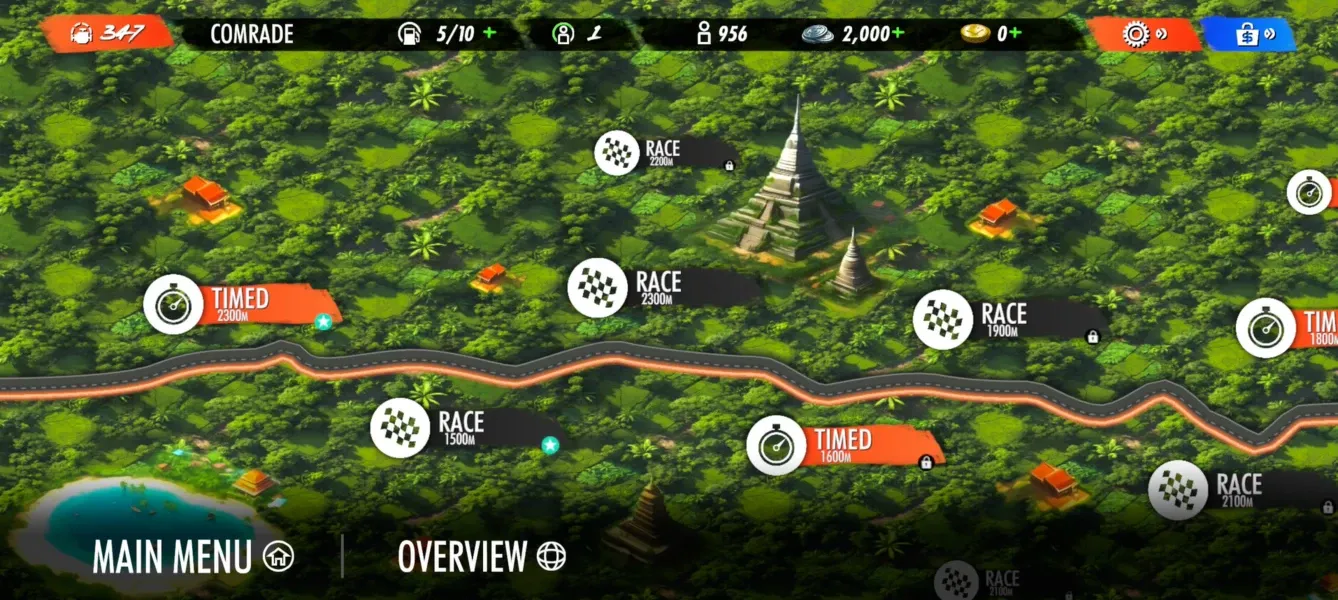
Task: Open the orange helmet 347 badge
Action: click(107, 34)
